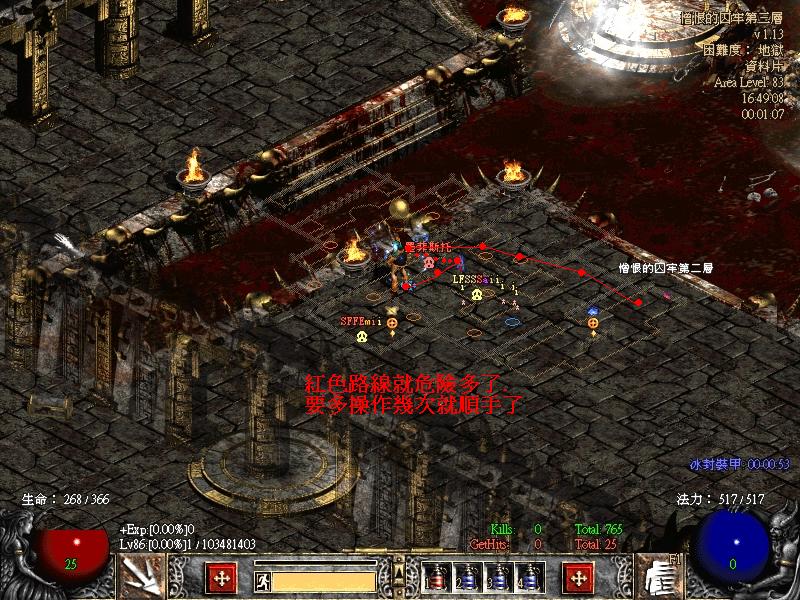
Task: Click the left red plus stat button
Action: [220, 577]
